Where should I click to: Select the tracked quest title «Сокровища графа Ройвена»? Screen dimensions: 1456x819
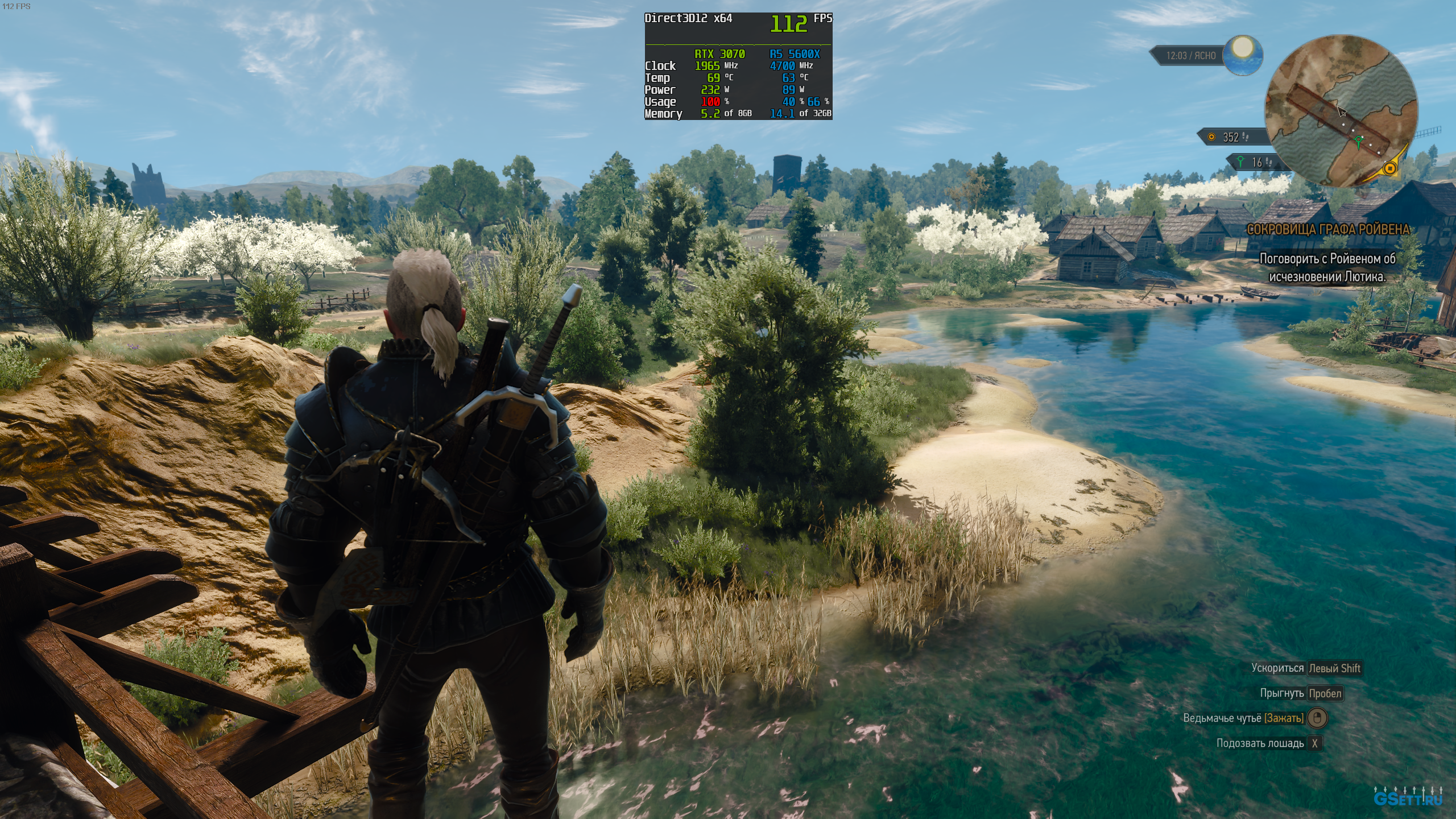[1327, 230]
